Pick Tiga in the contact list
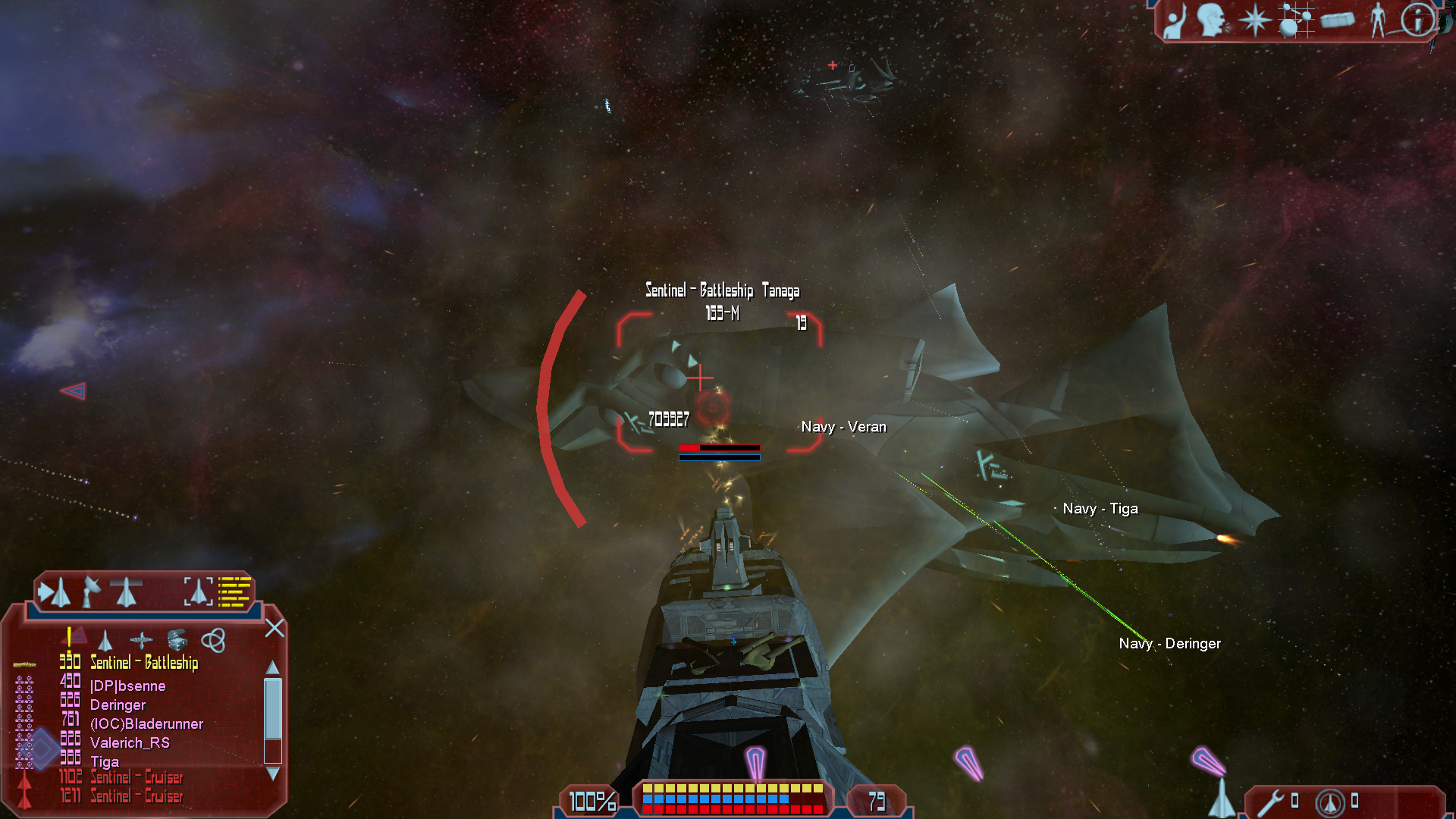The width and height of the screenshot is (1456, 819). 105,762
